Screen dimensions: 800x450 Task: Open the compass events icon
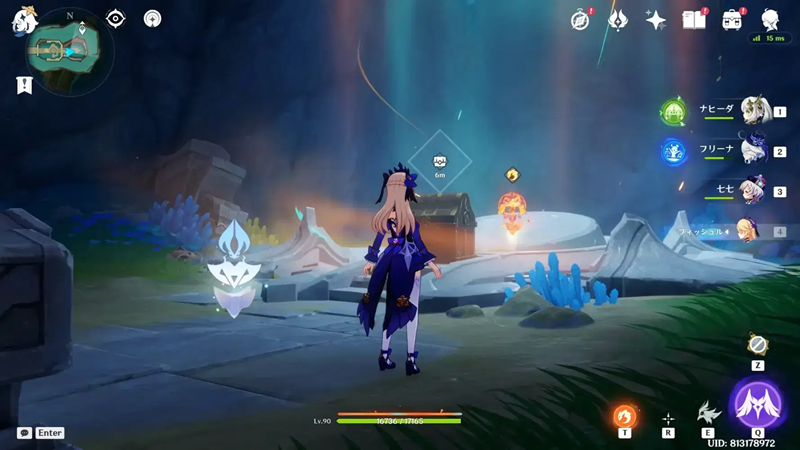(x=580, y=20)
